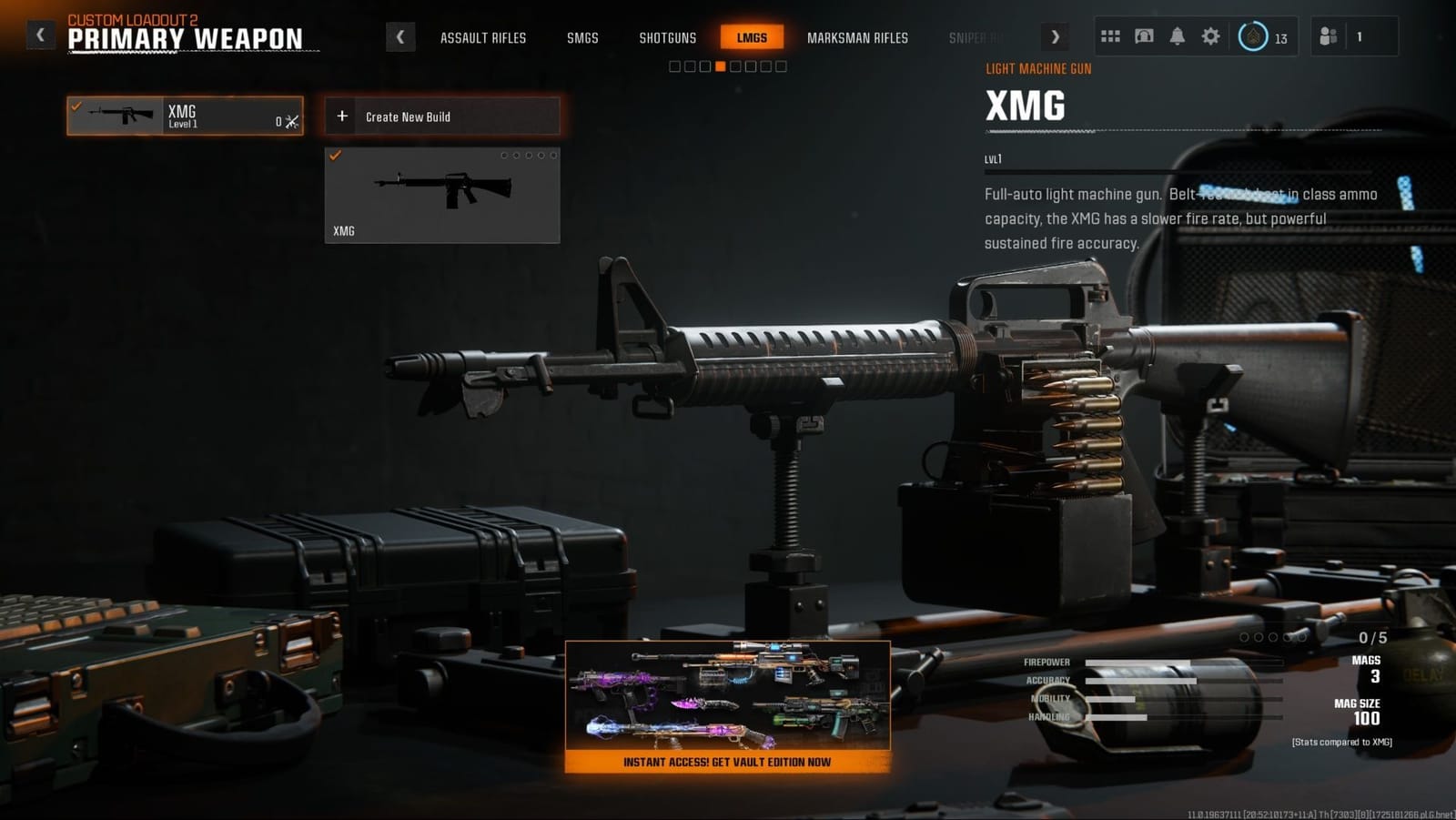Open the Assault Rifles category tab
Viewport: 1456px width, 820px height.
[x=483, y=38]
